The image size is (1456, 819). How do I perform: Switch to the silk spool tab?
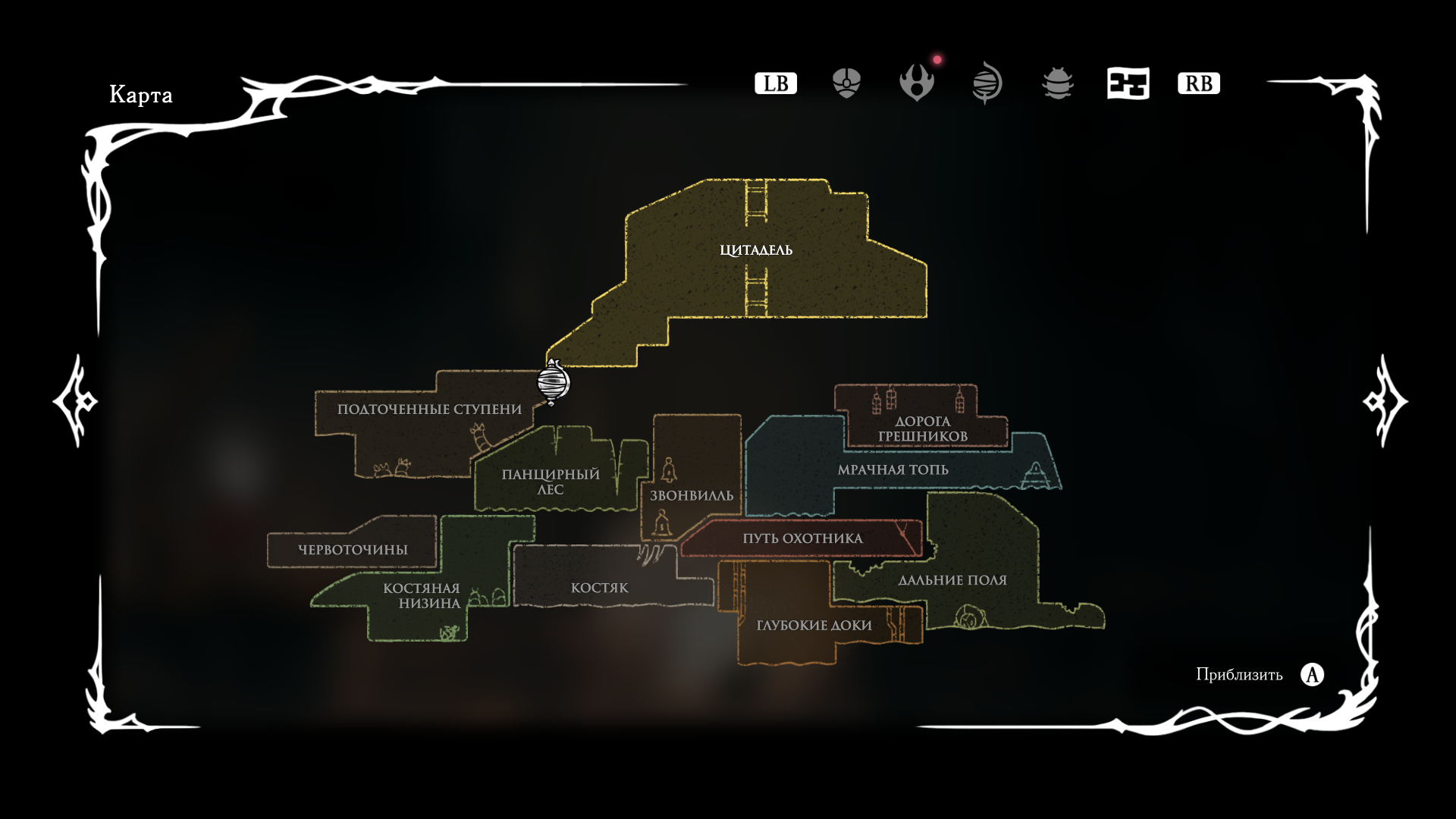(x=987, y=83)
